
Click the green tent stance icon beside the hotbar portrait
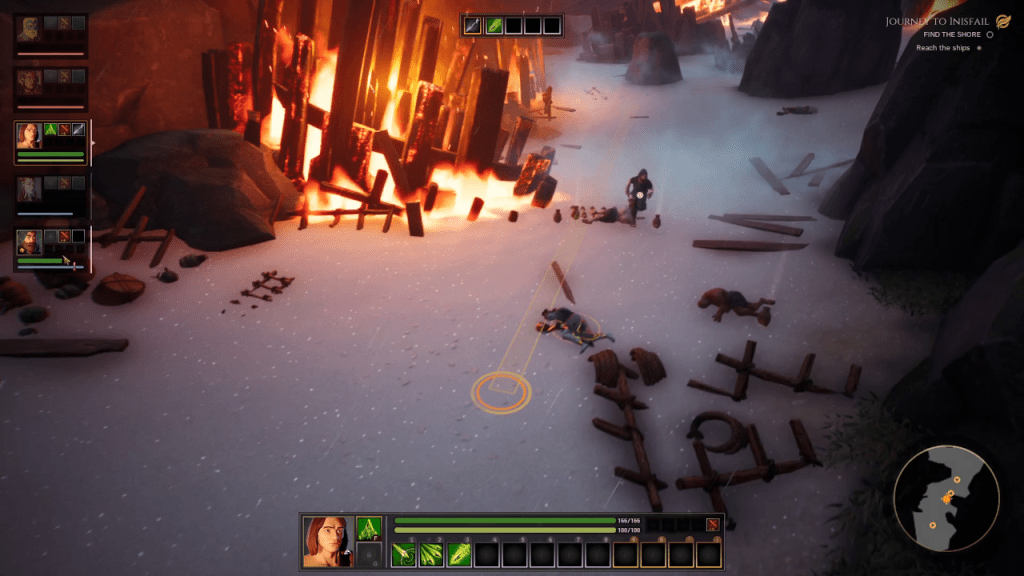369,529
